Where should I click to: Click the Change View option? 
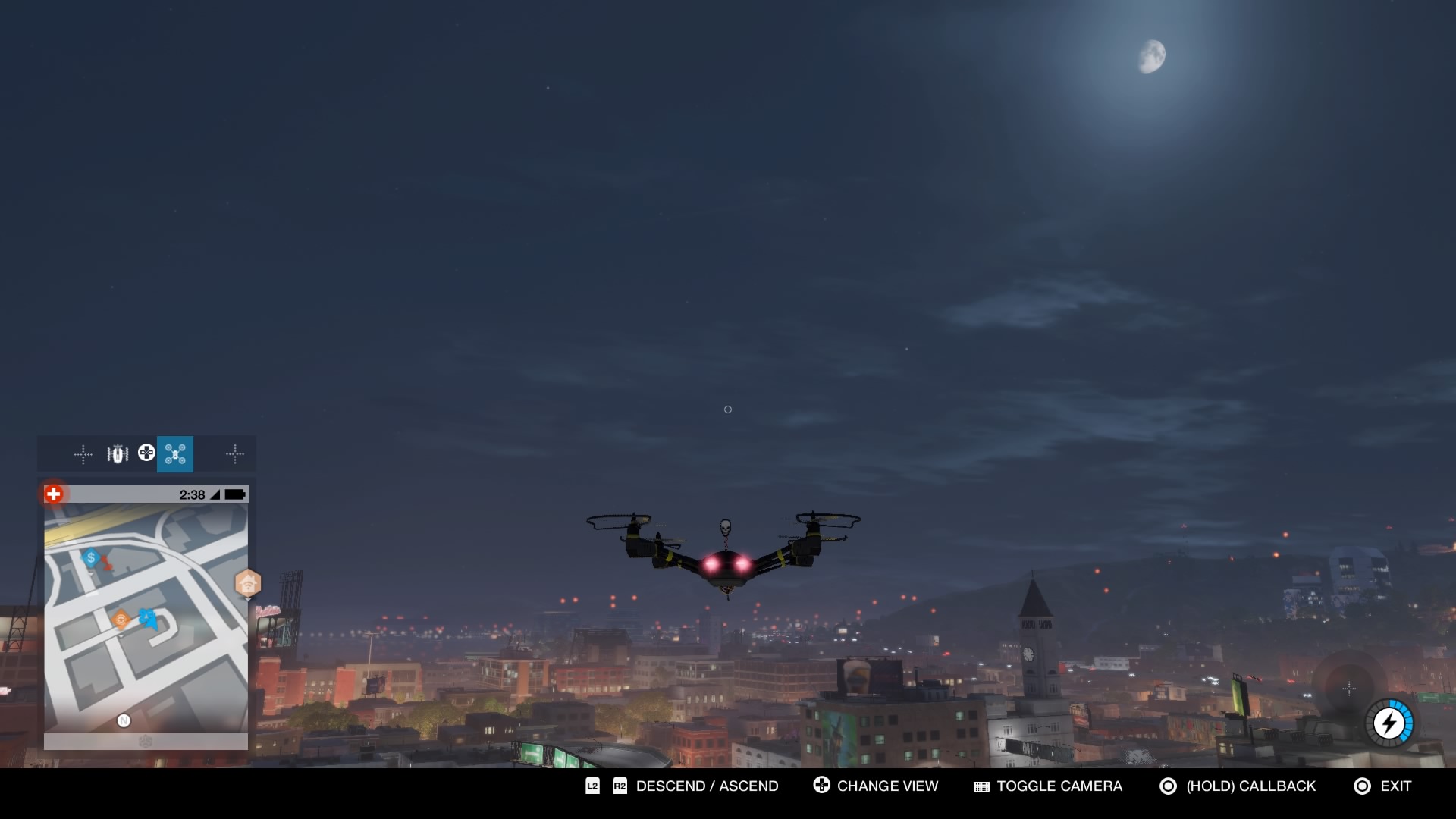887,786
